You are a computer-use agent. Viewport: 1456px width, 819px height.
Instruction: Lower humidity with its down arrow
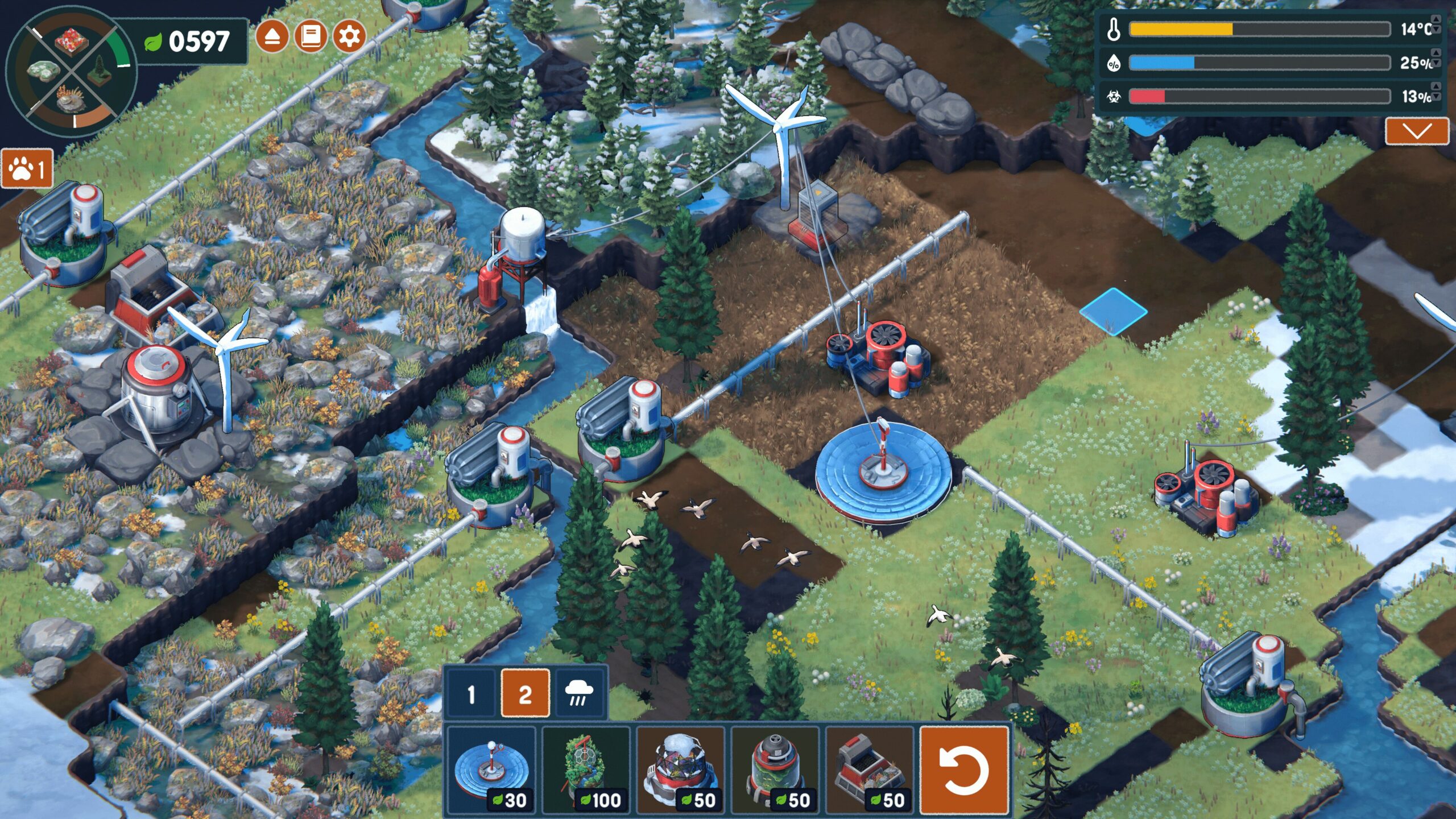1437,64
